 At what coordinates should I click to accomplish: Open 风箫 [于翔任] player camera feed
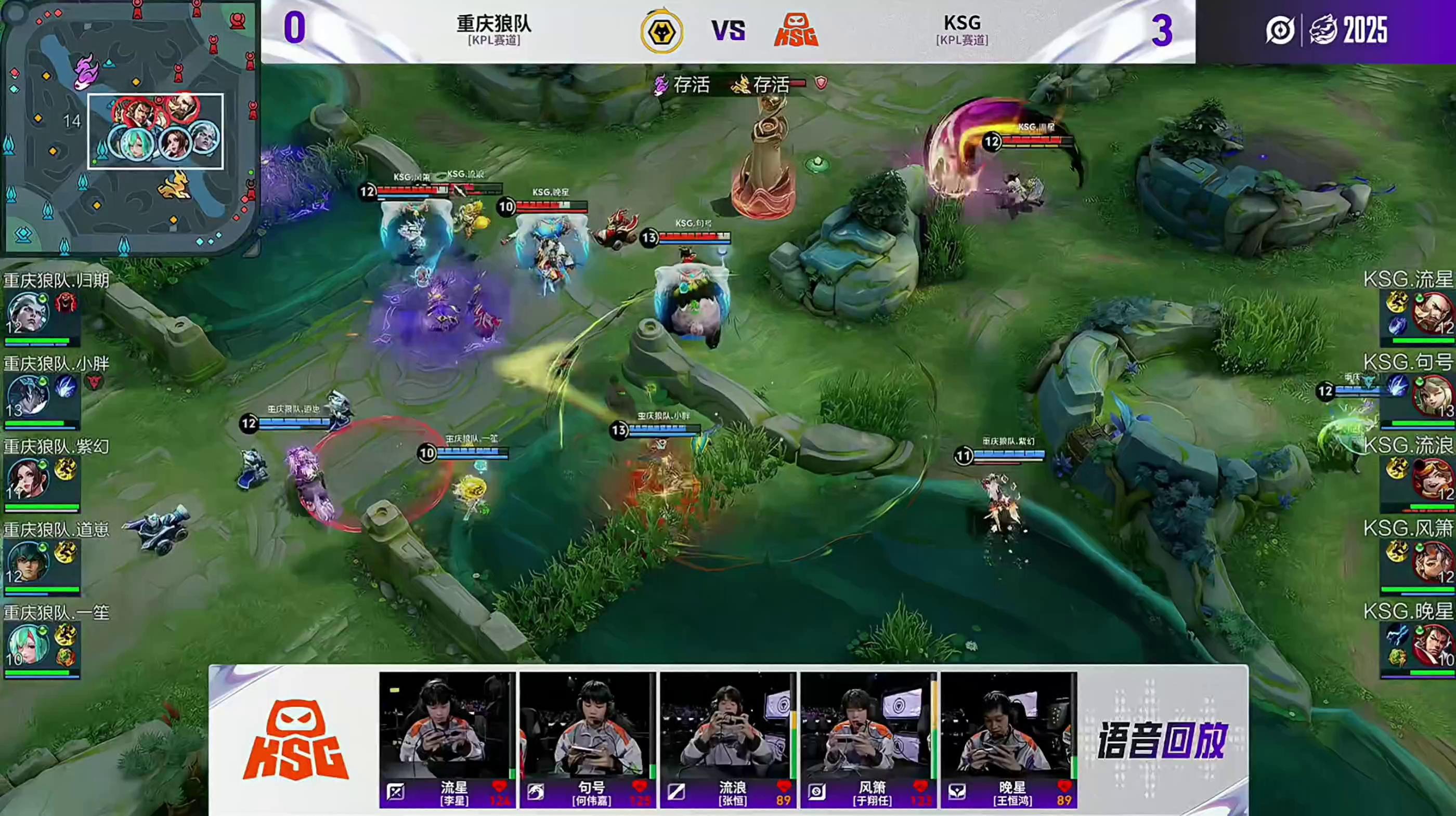[868, 726]
